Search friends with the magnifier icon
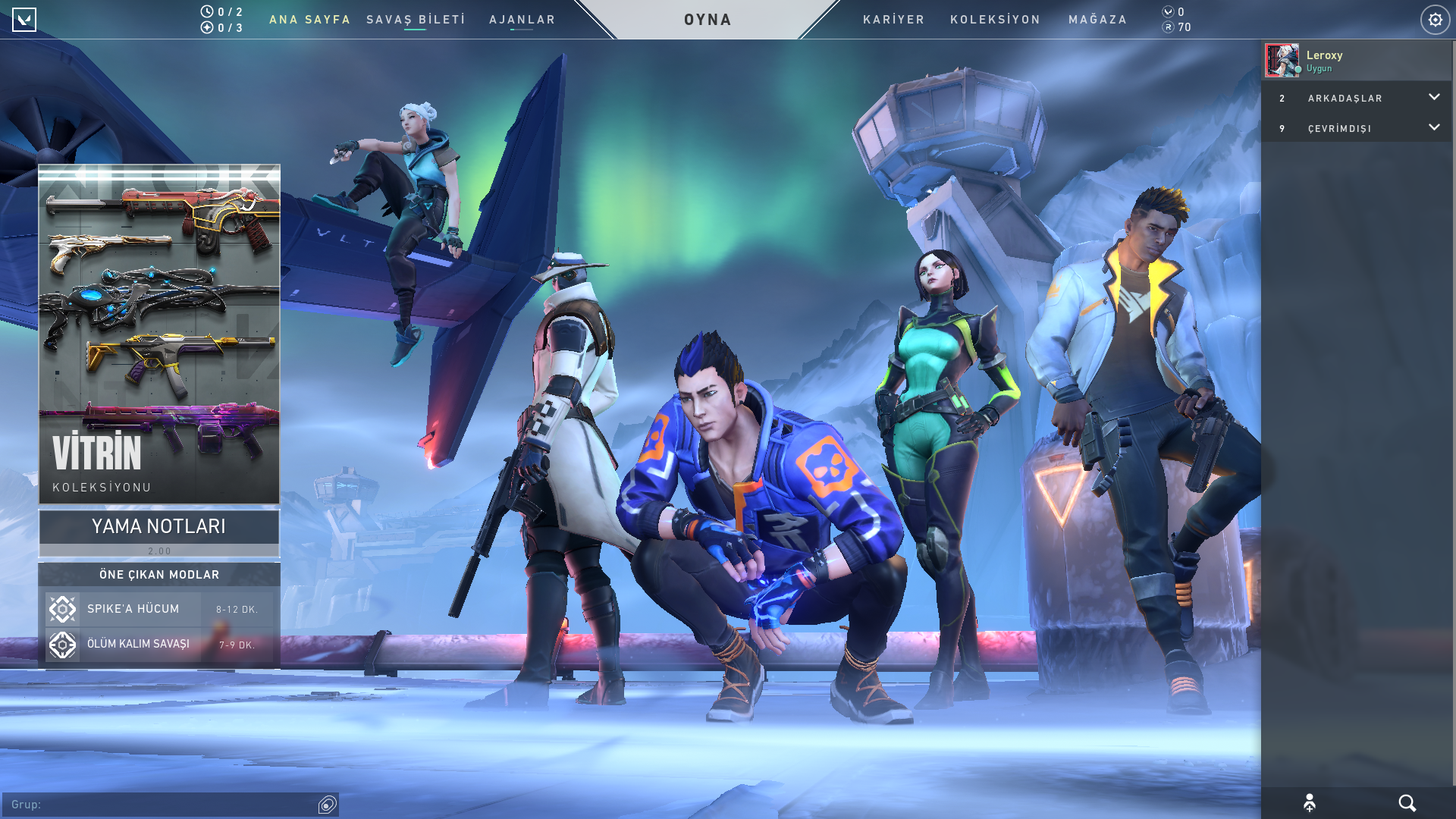Image resolution: width=1456 pixels, height=819 pixels. click(x=1407, y=803)
